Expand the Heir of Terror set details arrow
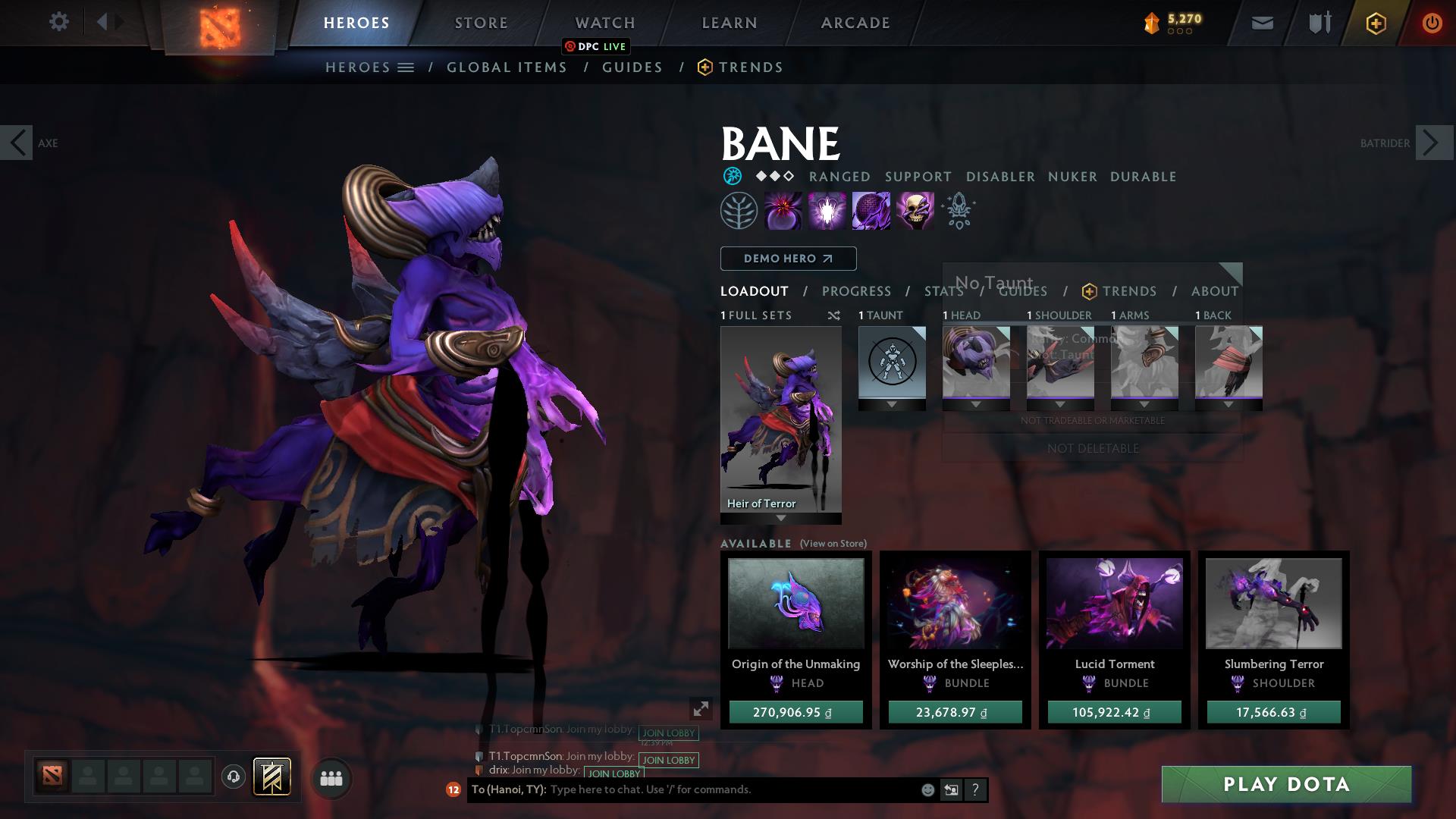The width and height of the screenshot is (1456, 819). 780,519
